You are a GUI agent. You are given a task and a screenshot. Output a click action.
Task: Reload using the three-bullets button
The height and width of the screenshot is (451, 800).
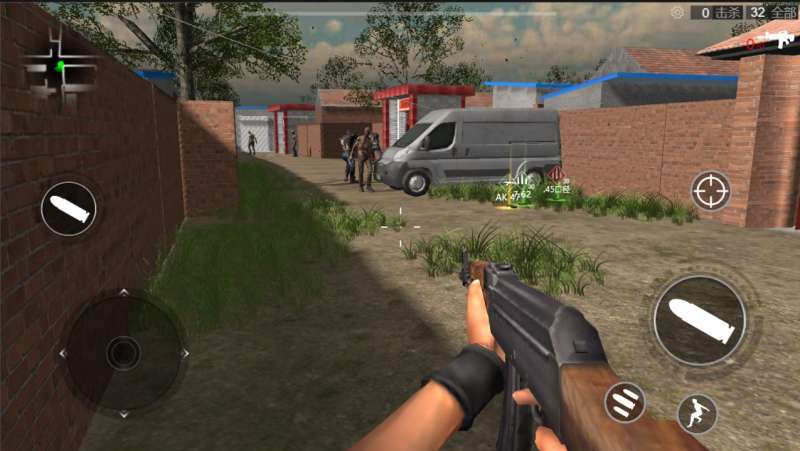click(x=625, y=402)
